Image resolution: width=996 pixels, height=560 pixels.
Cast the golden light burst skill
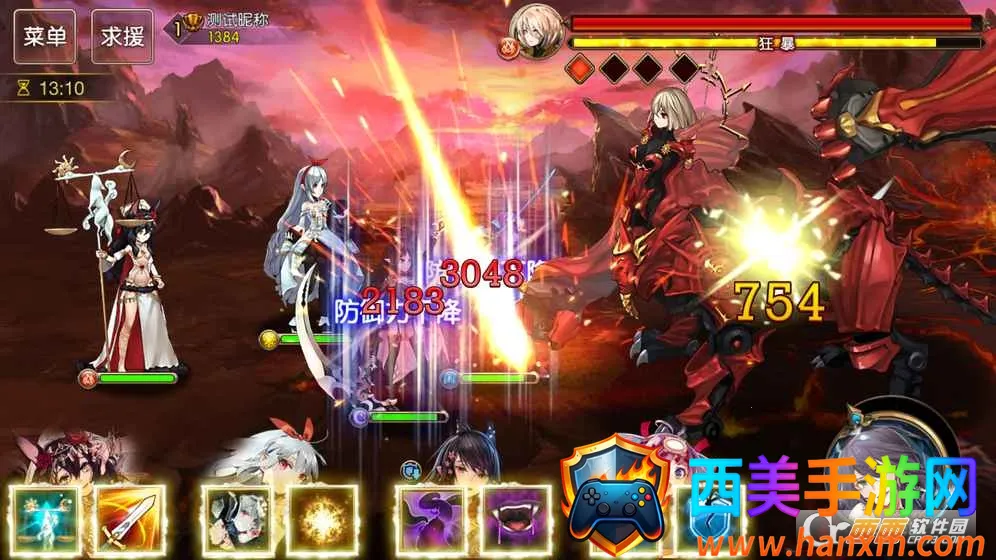pos(322,520)
